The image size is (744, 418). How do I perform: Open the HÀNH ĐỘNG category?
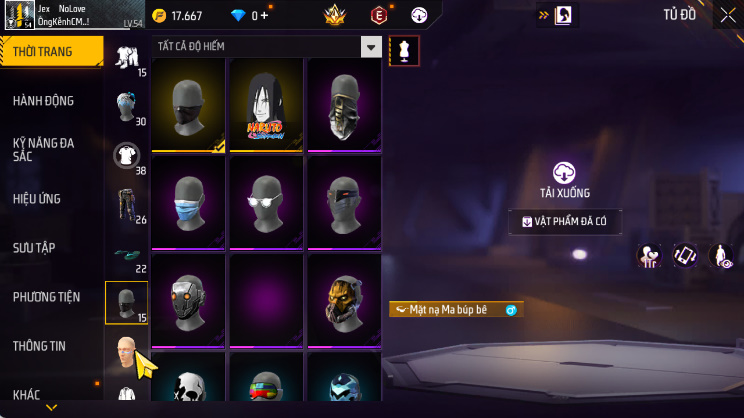[44, 101]
